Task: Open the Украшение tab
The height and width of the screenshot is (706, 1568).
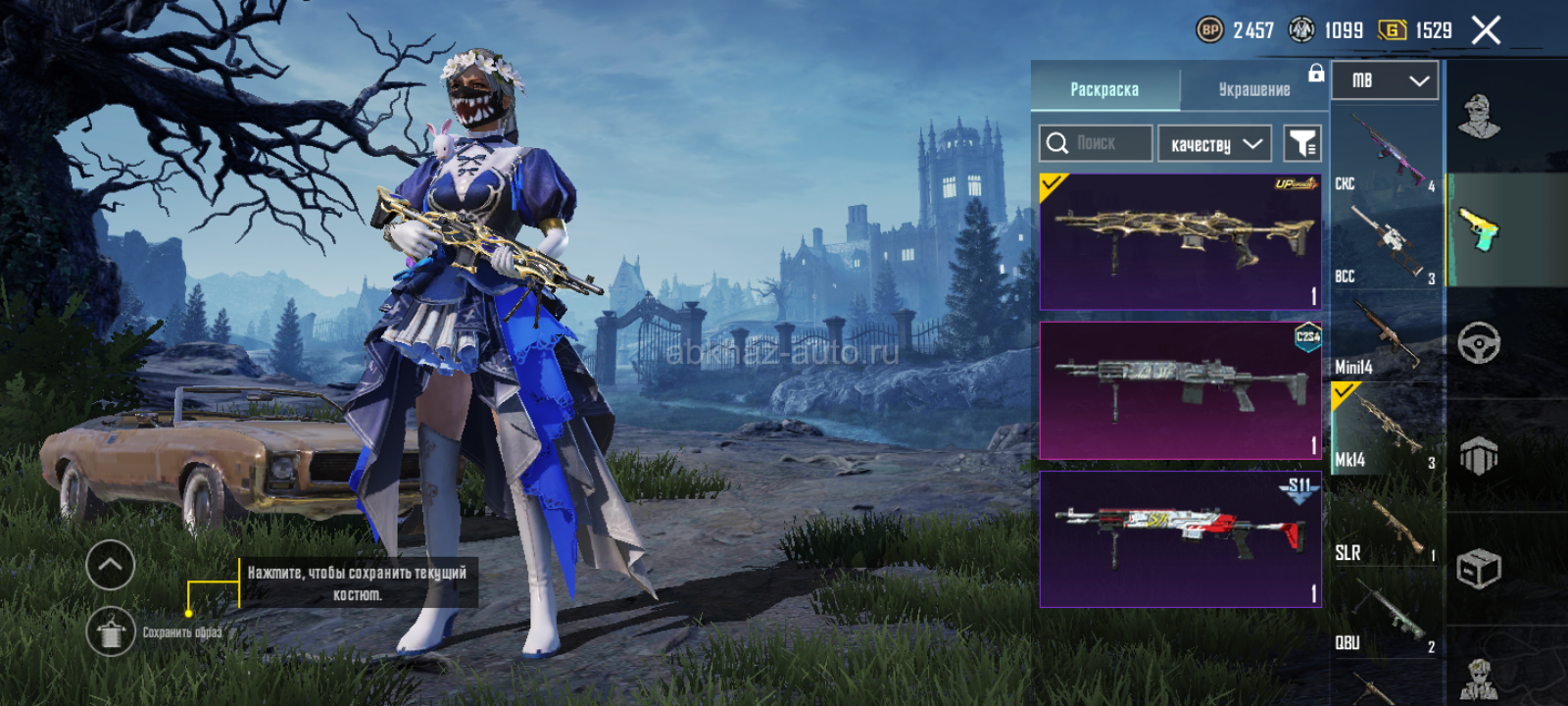Action: click(x=1253, y=89)
